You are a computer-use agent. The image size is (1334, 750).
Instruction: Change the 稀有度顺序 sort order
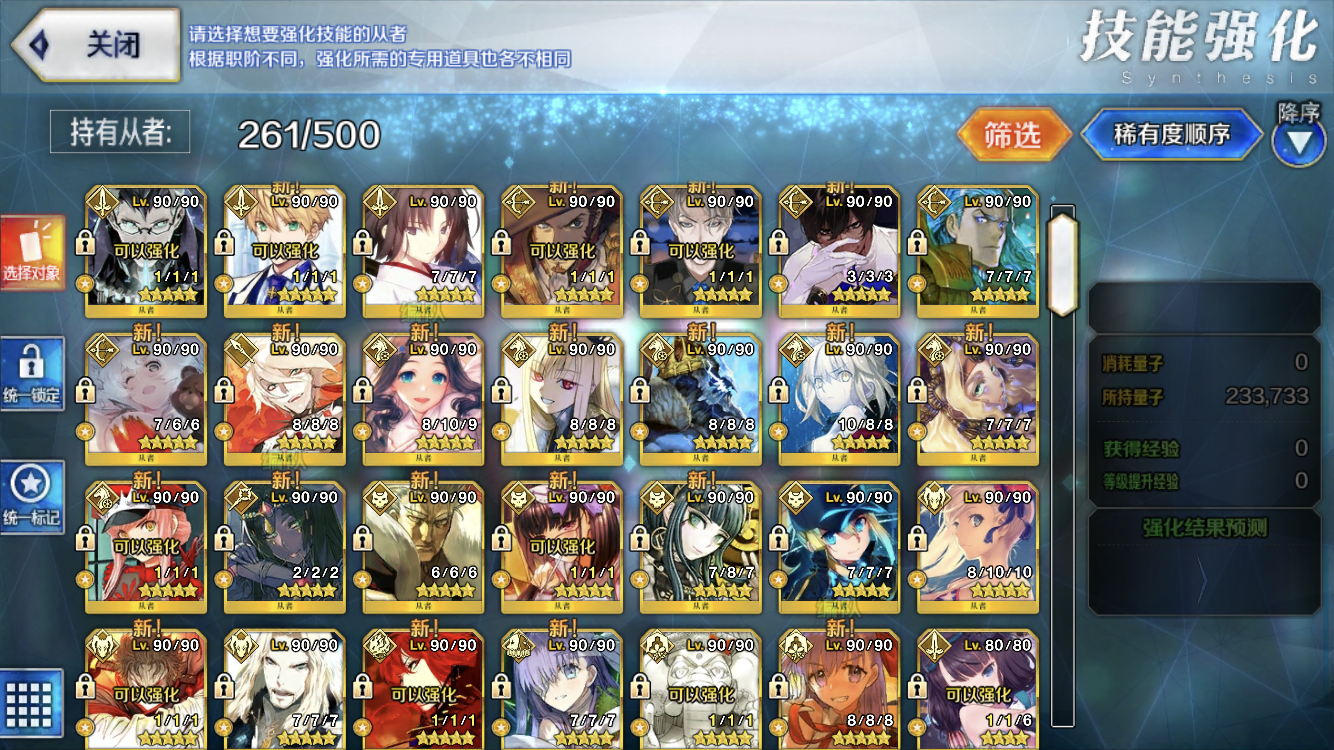(x=1171, y=135)
